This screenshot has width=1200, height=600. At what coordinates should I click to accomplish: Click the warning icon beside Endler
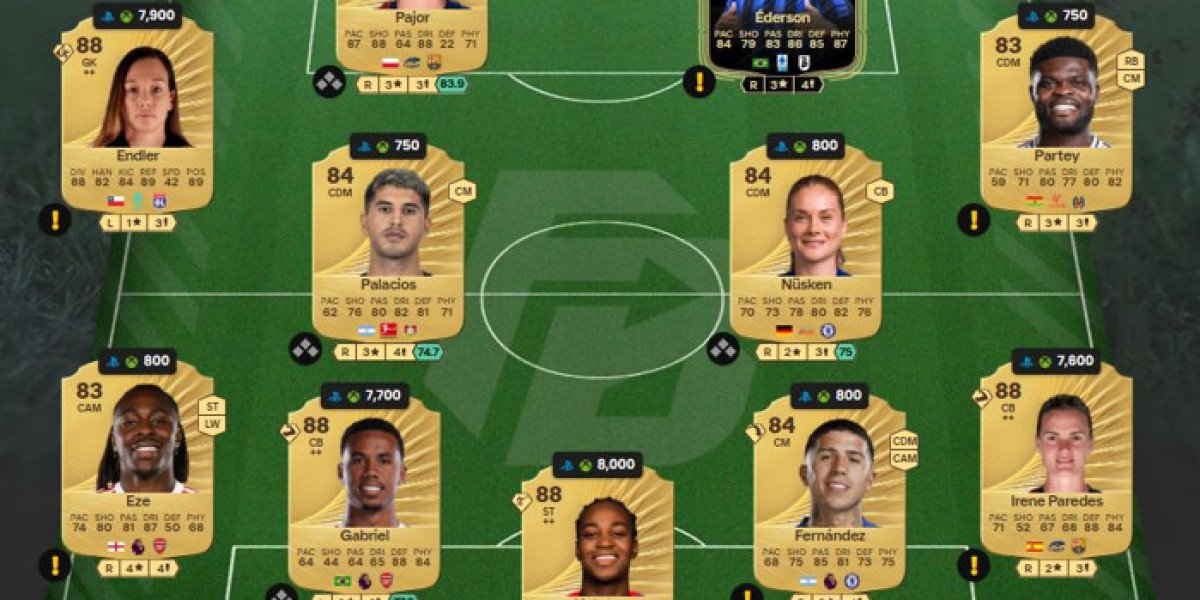point(55,219)
